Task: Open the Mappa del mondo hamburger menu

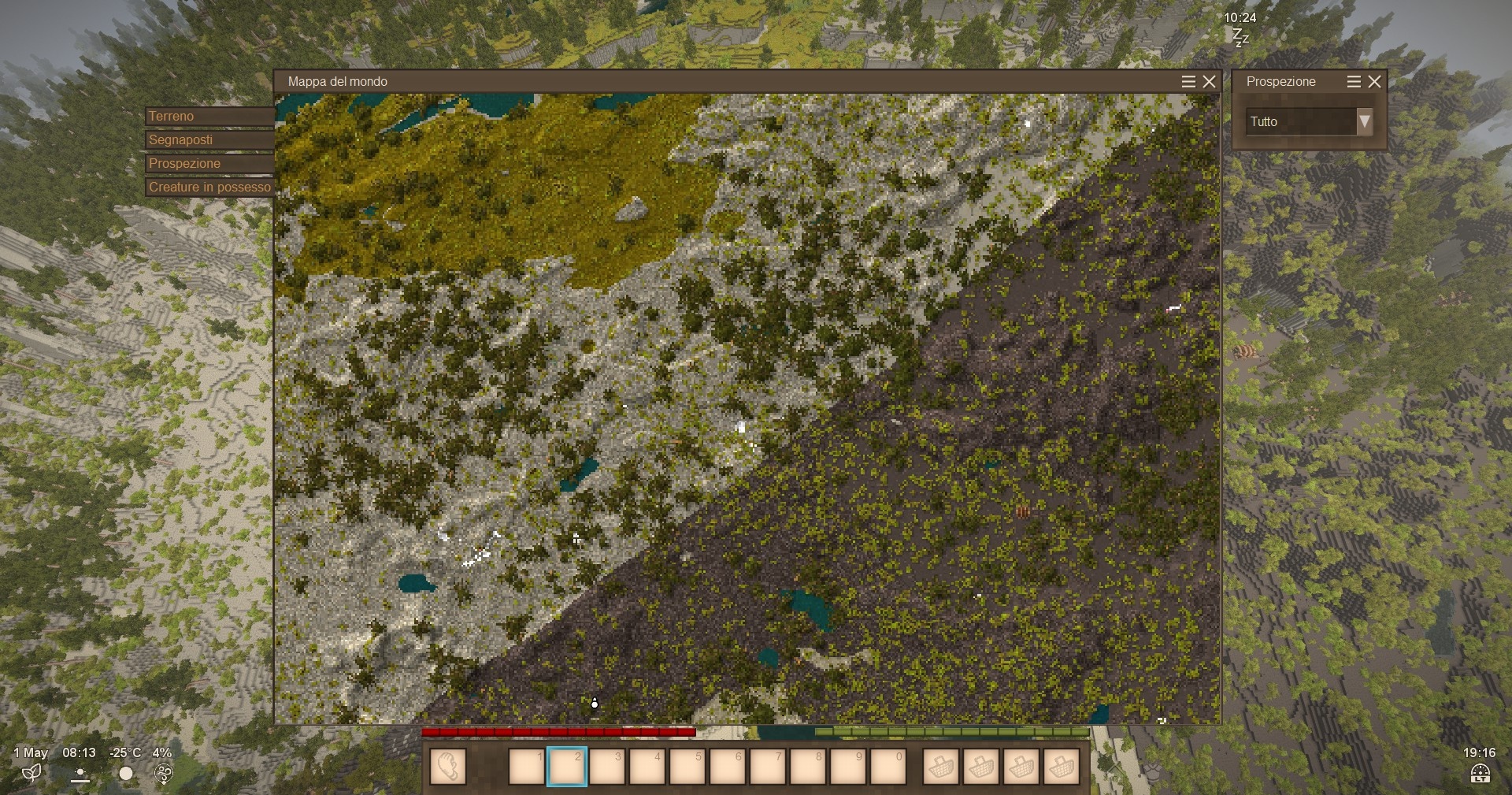Action: click(x=1188, y=82)
